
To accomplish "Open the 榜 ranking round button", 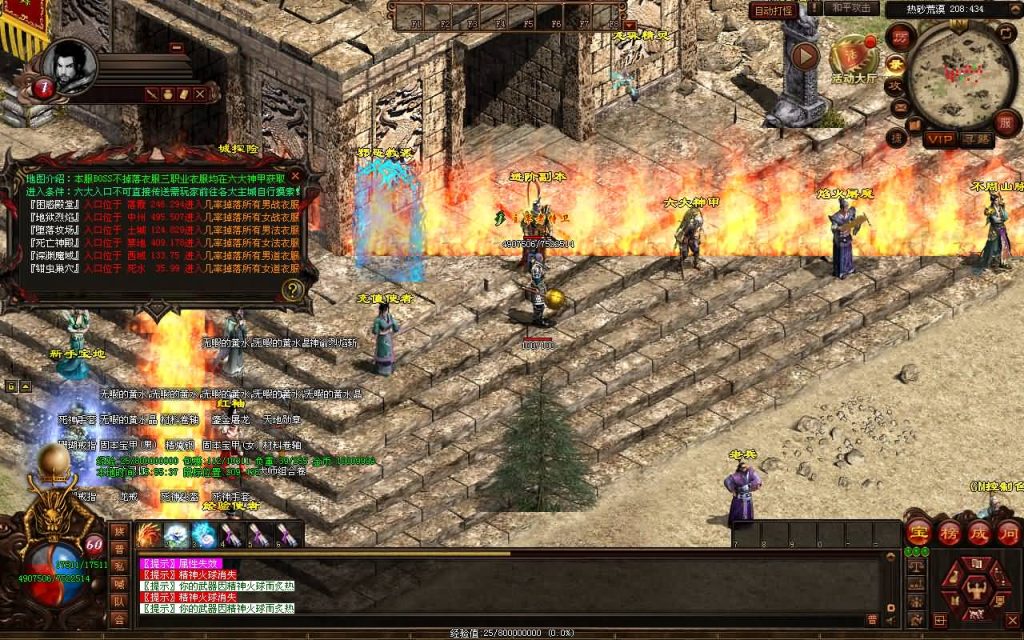I will point(949,532).
